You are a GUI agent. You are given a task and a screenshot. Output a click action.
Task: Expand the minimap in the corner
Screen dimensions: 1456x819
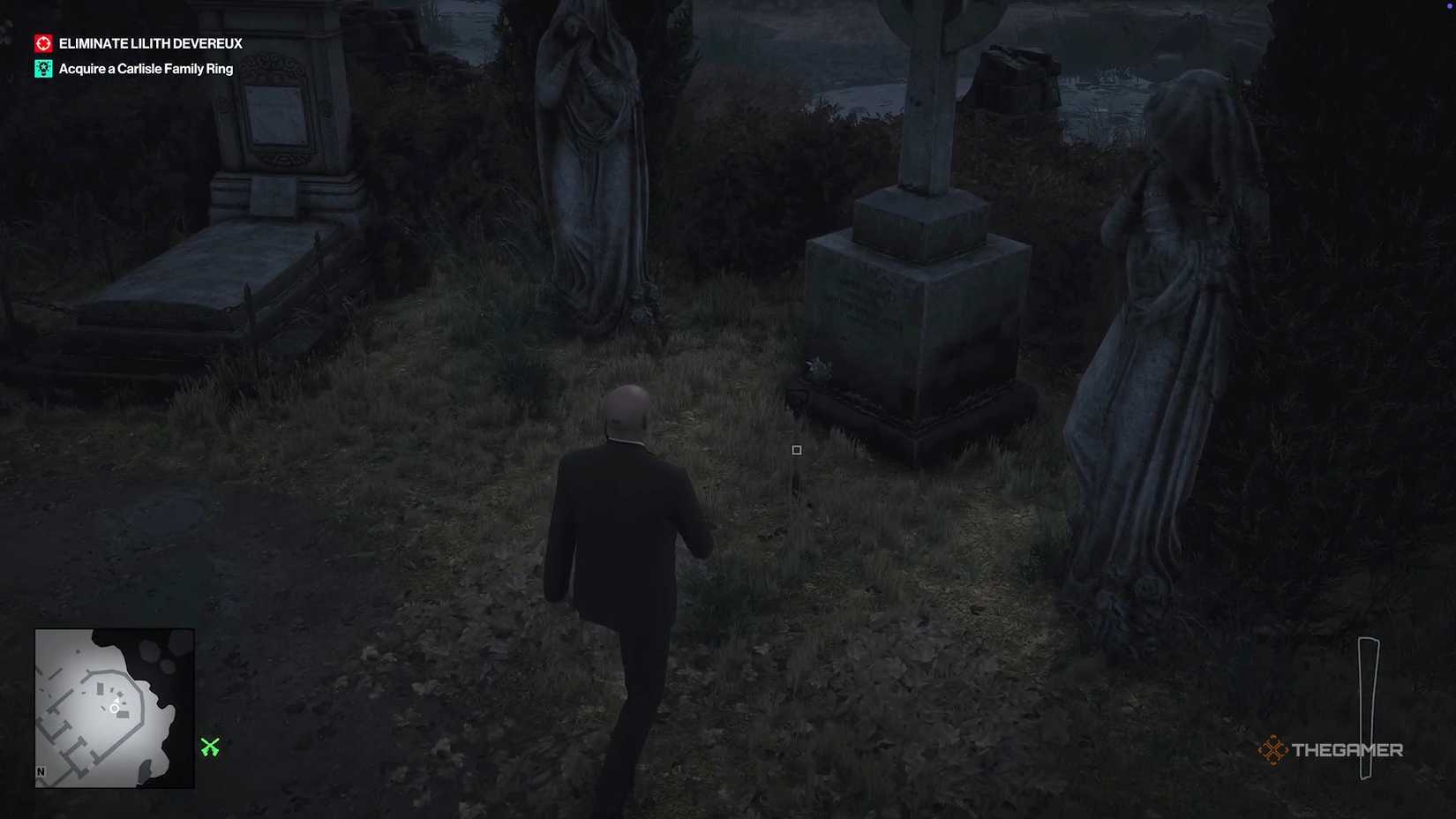point(114,706)
